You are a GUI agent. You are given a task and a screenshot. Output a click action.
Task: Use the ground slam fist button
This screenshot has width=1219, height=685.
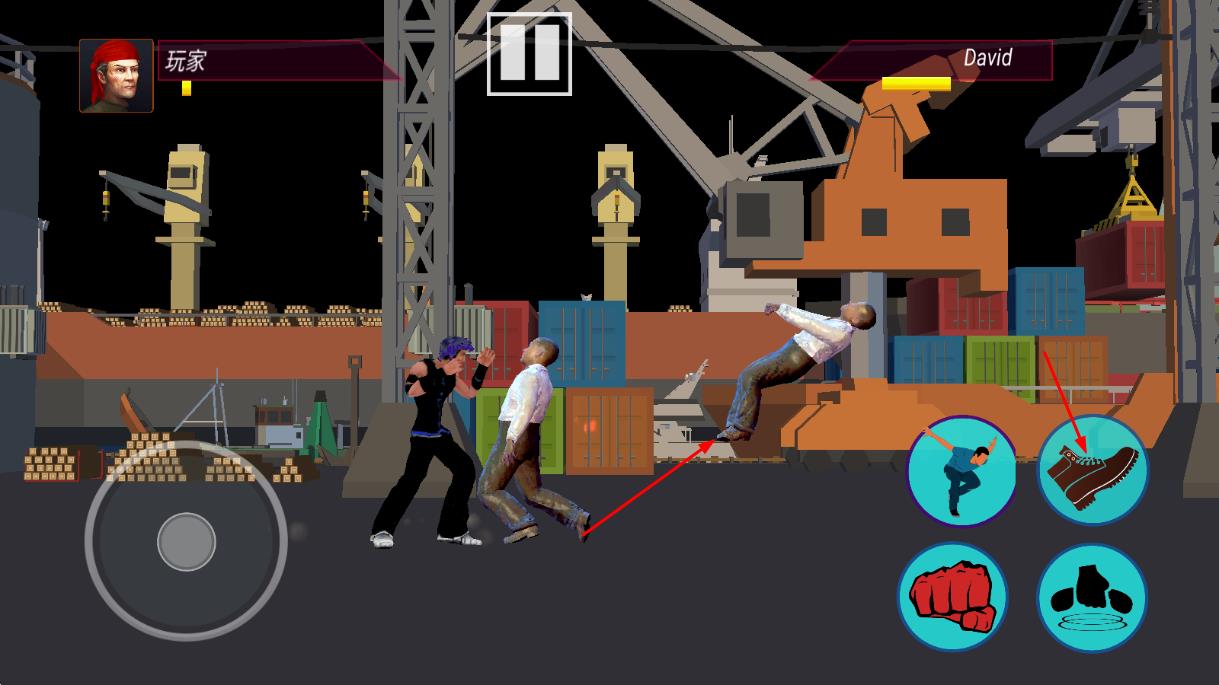(1091, 597)
